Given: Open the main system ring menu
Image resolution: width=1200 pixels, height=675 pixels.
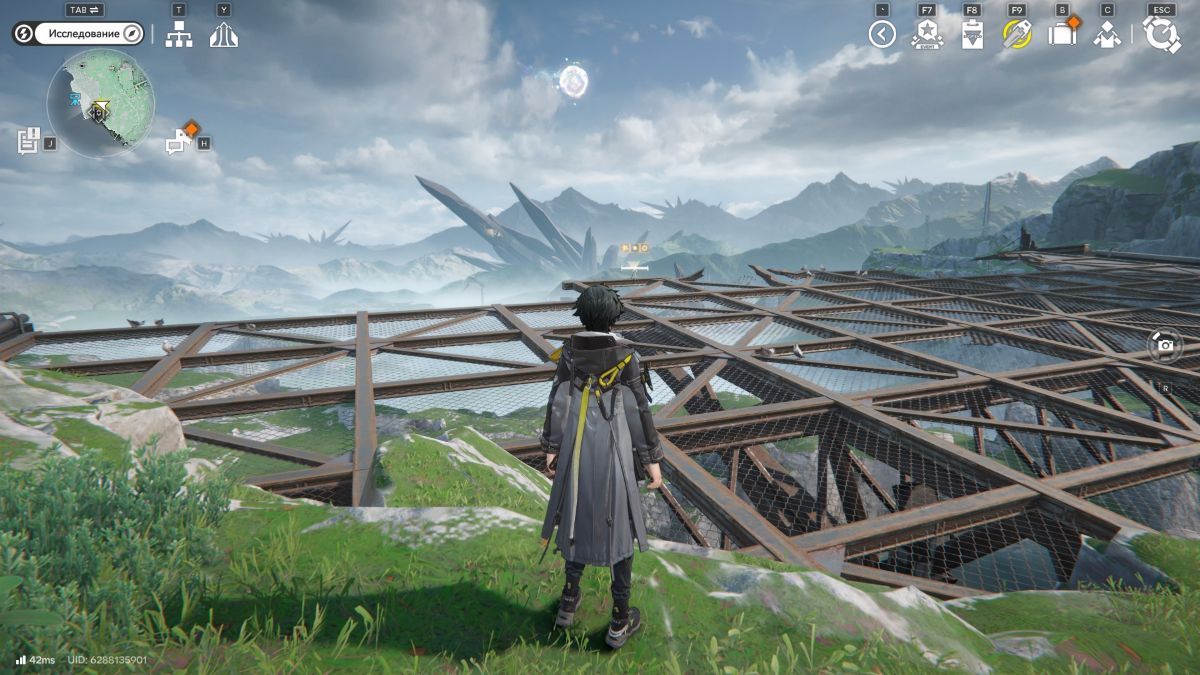Looking at the screenshot, I should coord(1162,35).
